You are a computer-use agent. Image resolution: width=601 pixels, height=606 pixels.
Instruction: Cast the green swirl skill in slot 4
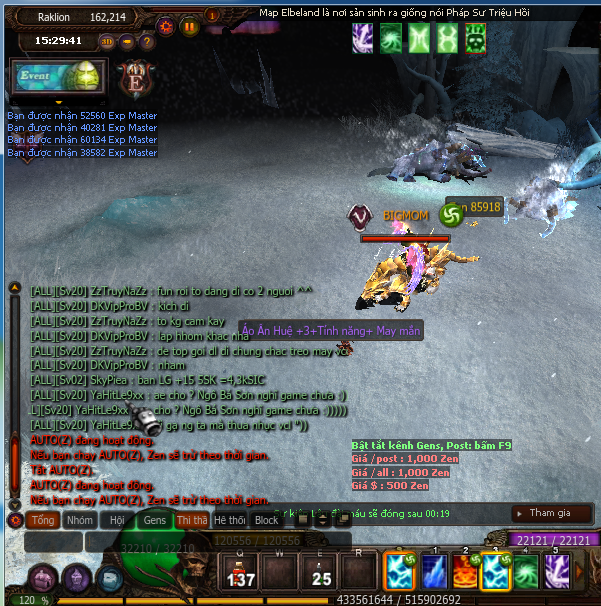[x=526, y=573]
